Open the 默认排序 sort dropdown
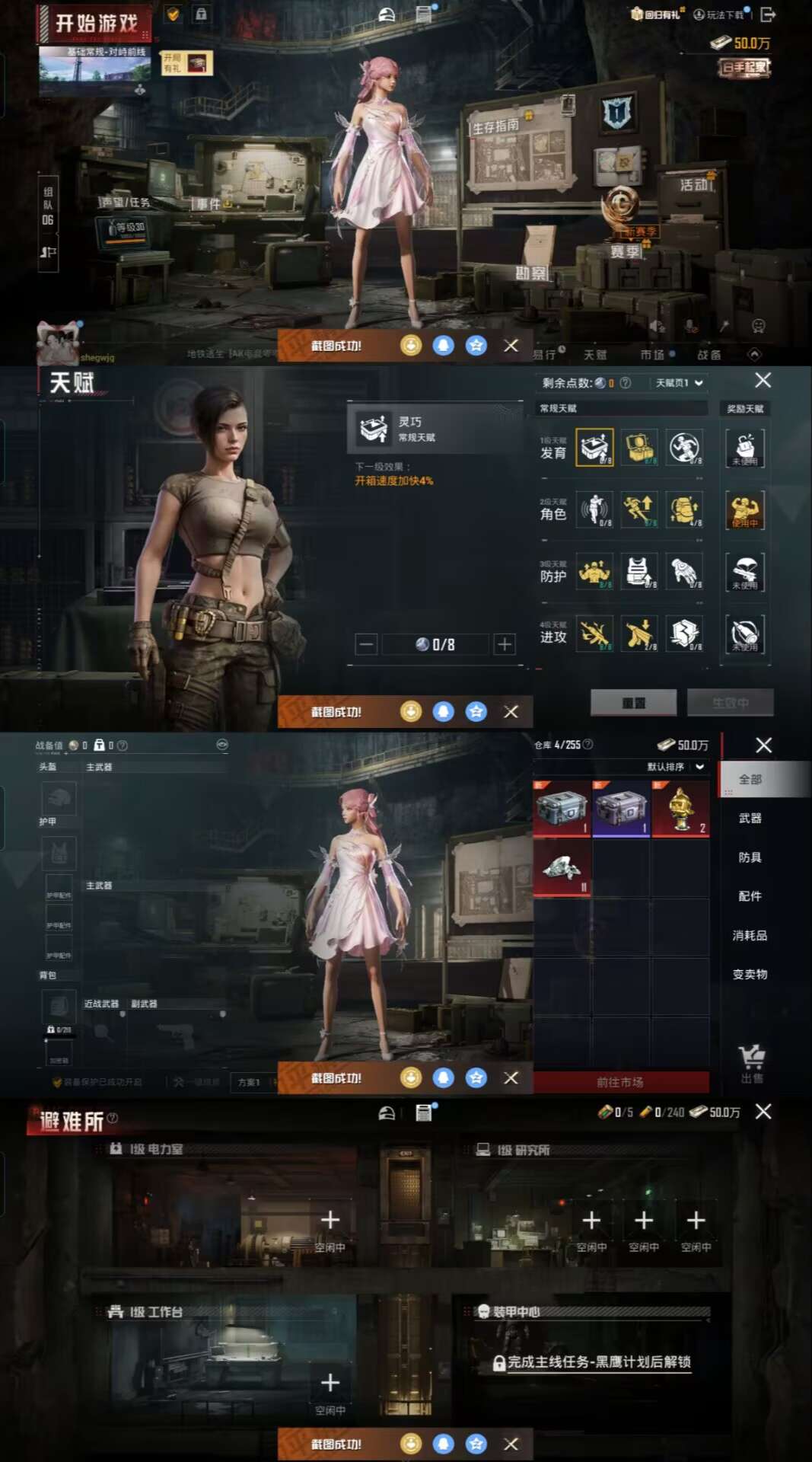The image size is (812, 1462). [676, 767]
